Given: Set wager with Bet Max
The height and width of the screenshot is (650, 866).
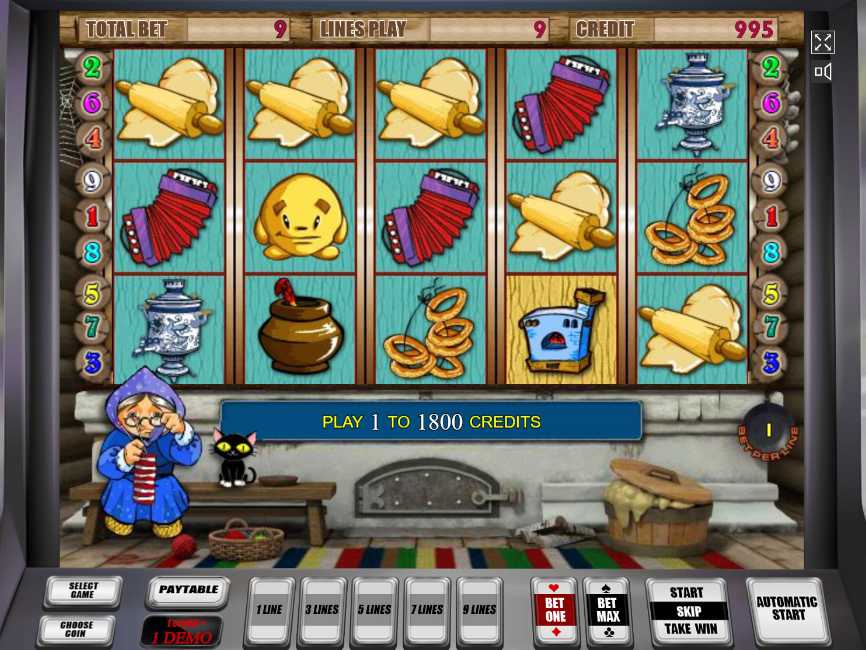Looking at the screenshot, I should pyautogui.click(x=607, y=610).
